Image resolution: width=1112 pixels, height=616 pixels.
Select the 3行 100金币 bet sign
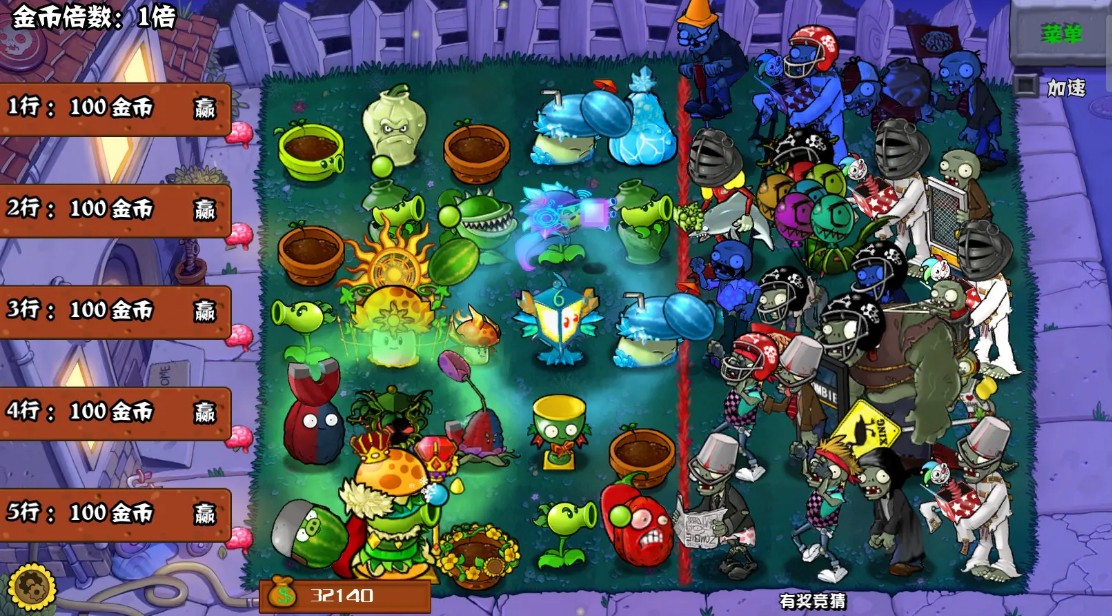tap(113, 311)
